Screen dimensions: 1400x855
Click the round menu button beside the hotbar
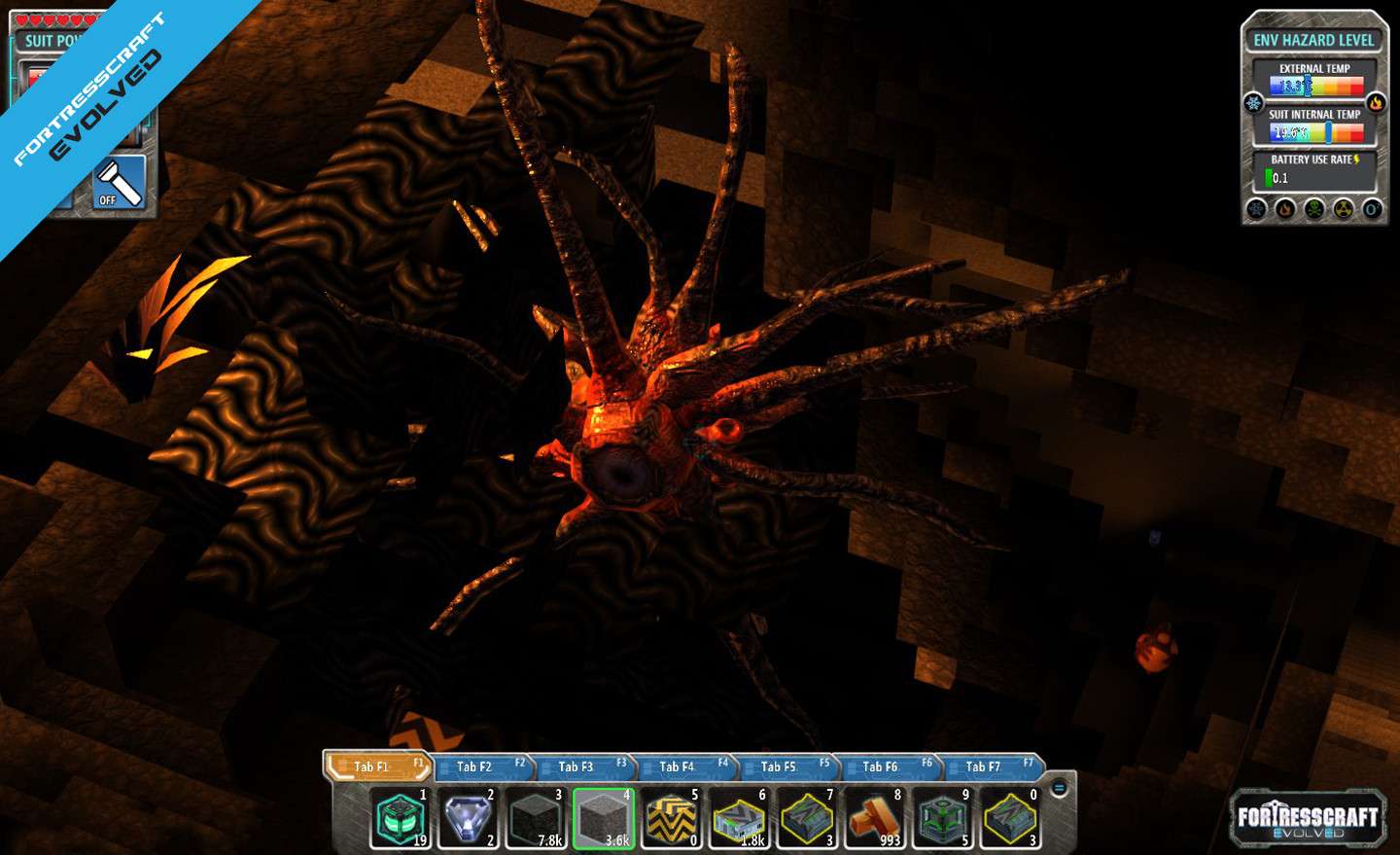pyautogui.click(x=1060, y=788)
